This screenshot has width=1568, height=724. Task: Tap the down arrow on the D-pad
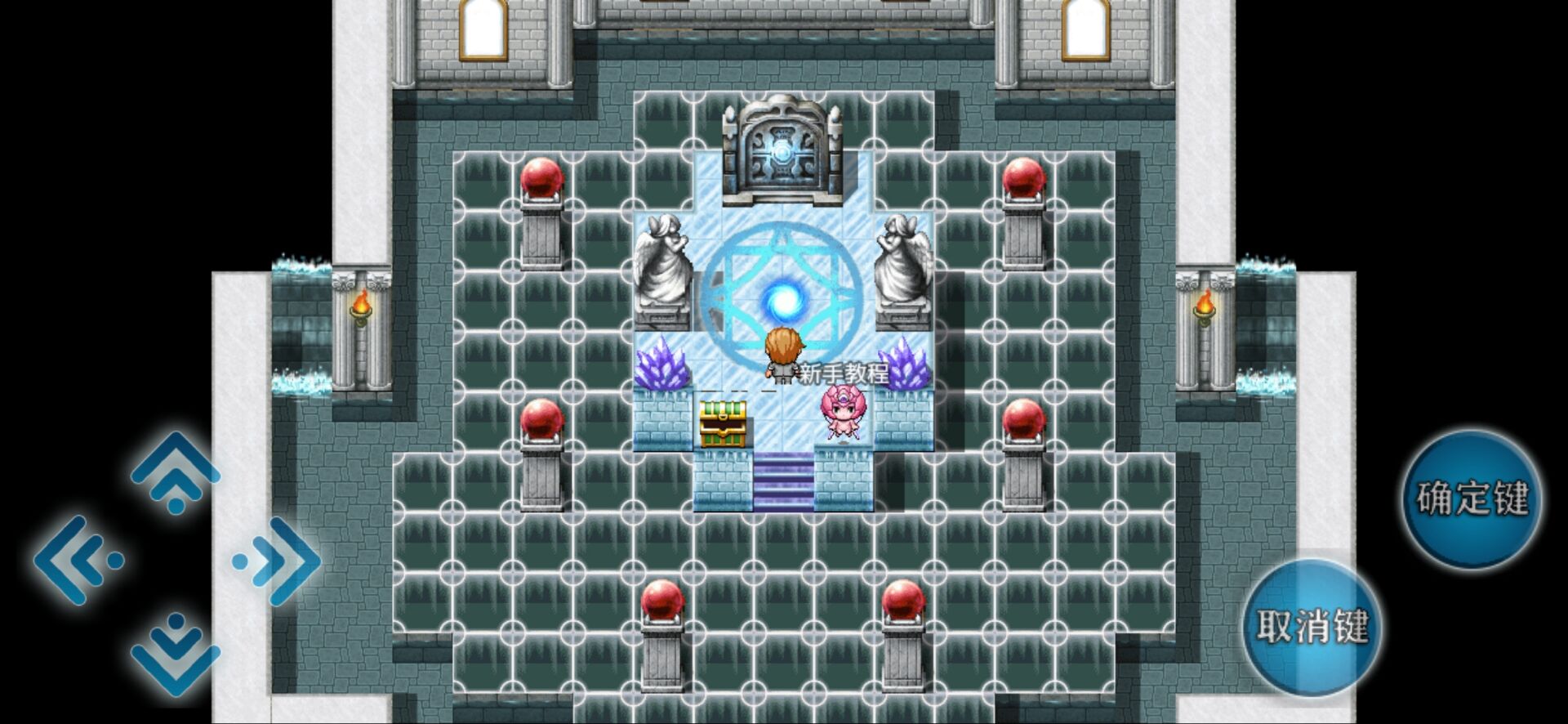176,651
